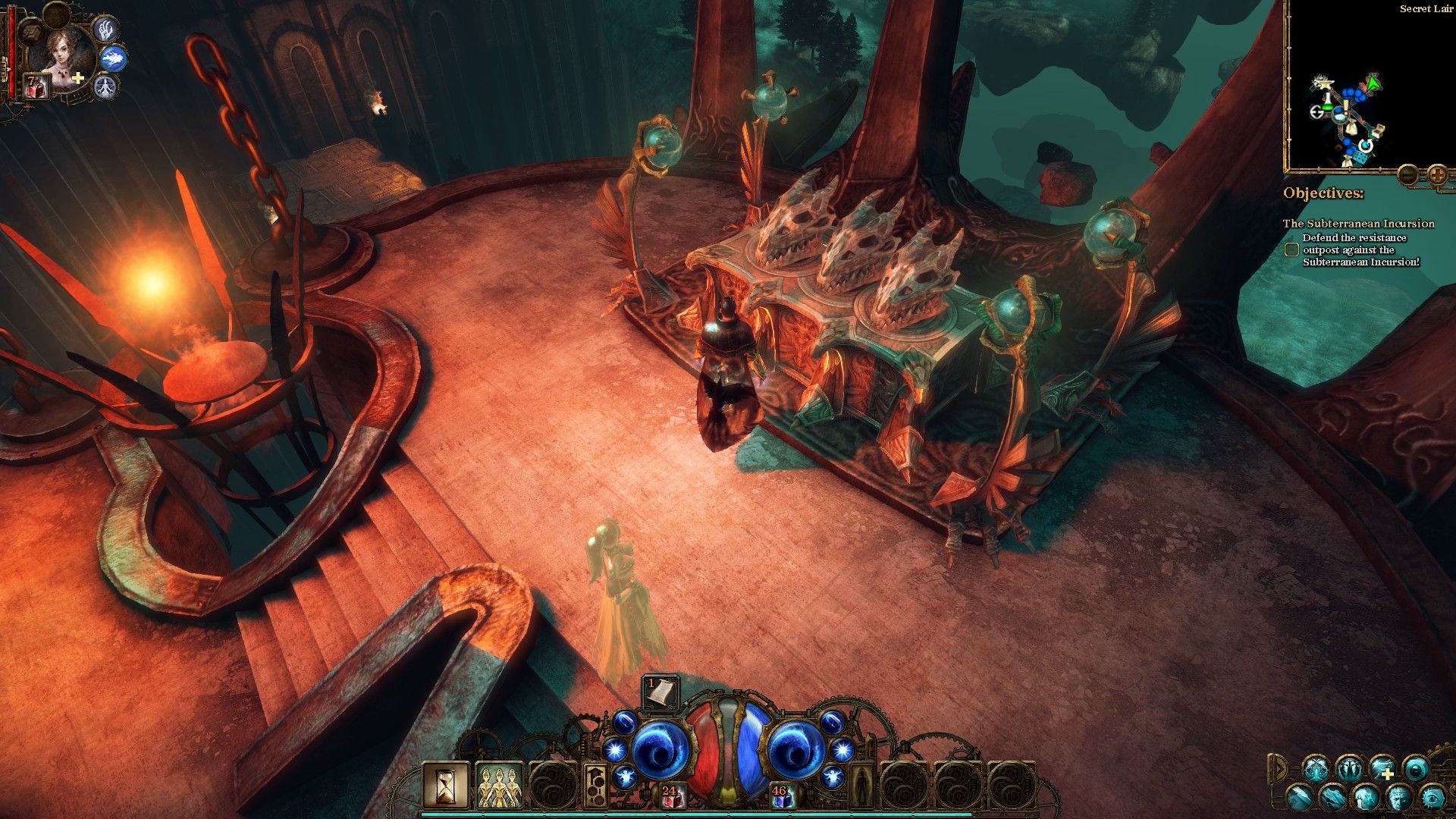
Task: Activate the hourglass ability slot
Action: pyautogui.click(x=446, y=785)
